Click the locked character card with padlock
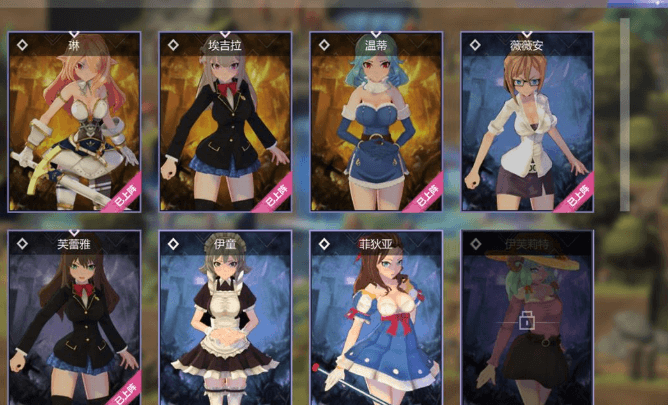 (x=527, y=320)
